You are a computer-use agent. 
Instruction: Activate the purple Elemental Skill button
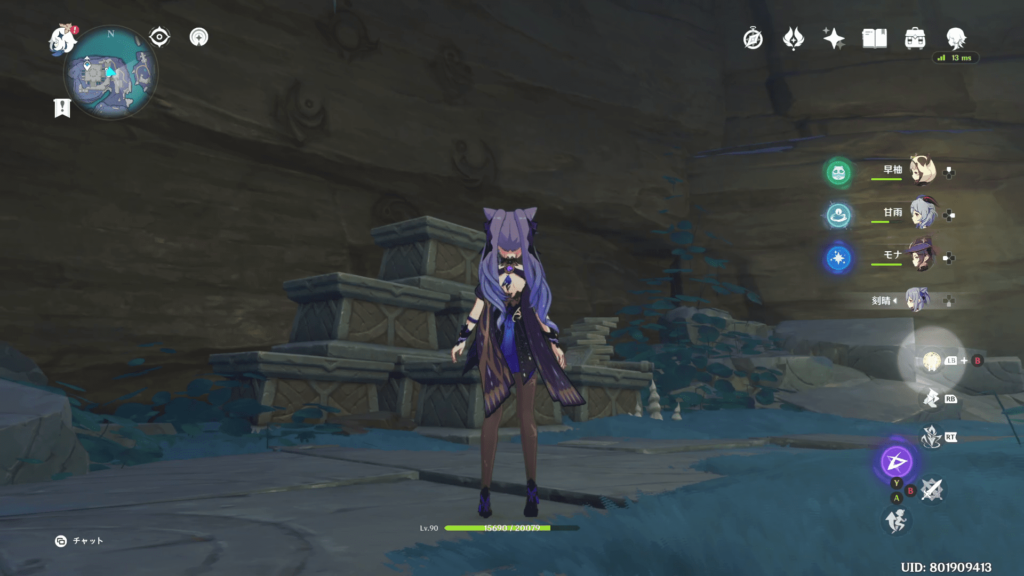click(x=895, y=461)
